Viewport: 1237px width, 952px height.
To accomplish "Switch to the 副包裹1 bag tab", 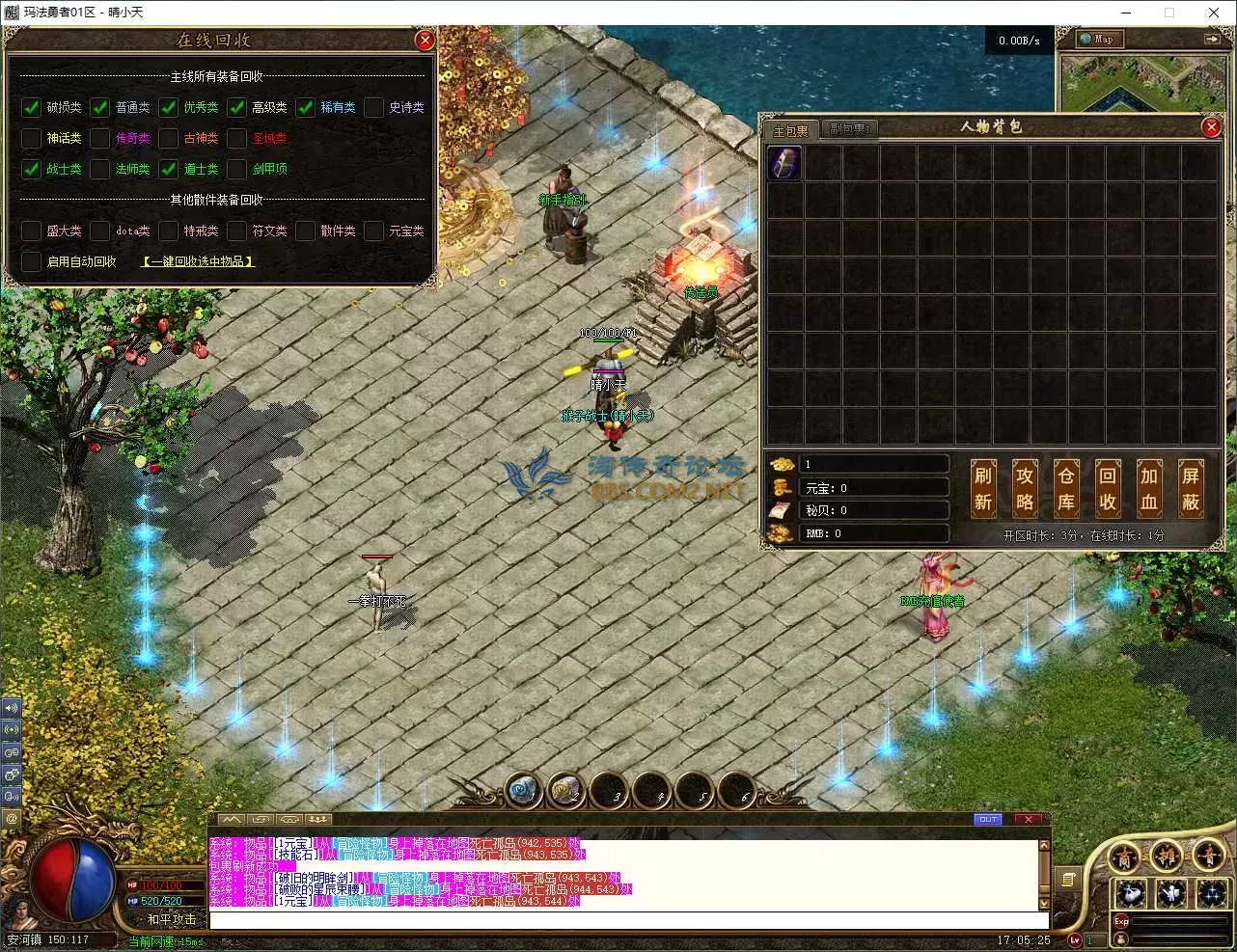I will (x=849, y=129).
